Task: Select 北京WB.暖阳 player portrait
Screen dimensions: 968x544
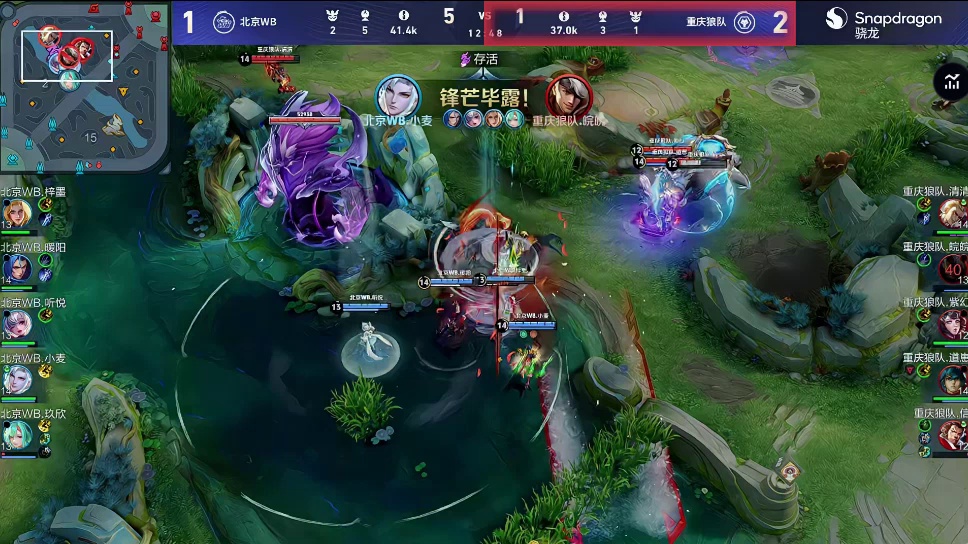Action: 17,268
